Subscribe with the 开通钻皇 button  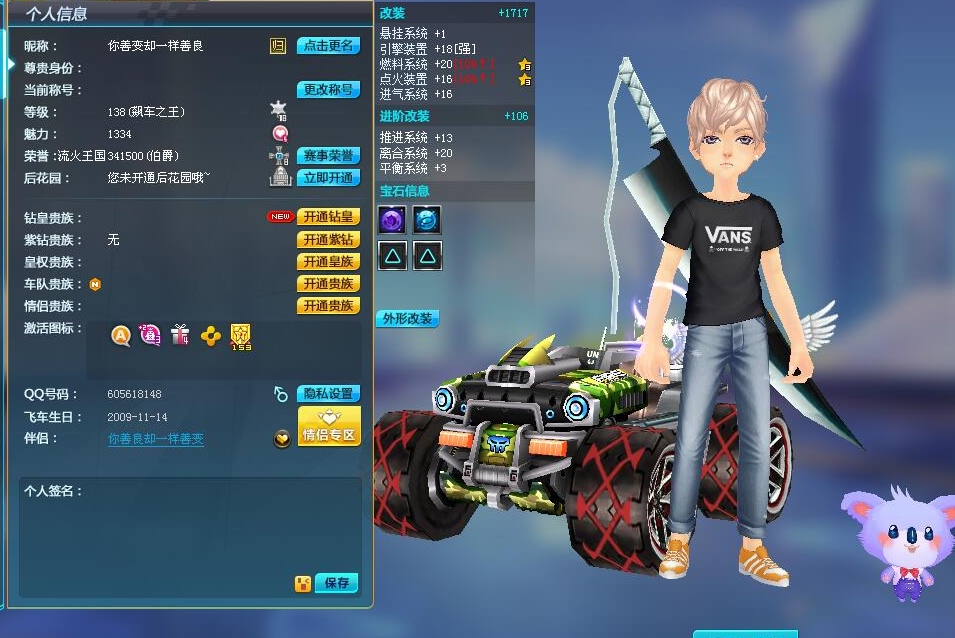click(328, 218)
